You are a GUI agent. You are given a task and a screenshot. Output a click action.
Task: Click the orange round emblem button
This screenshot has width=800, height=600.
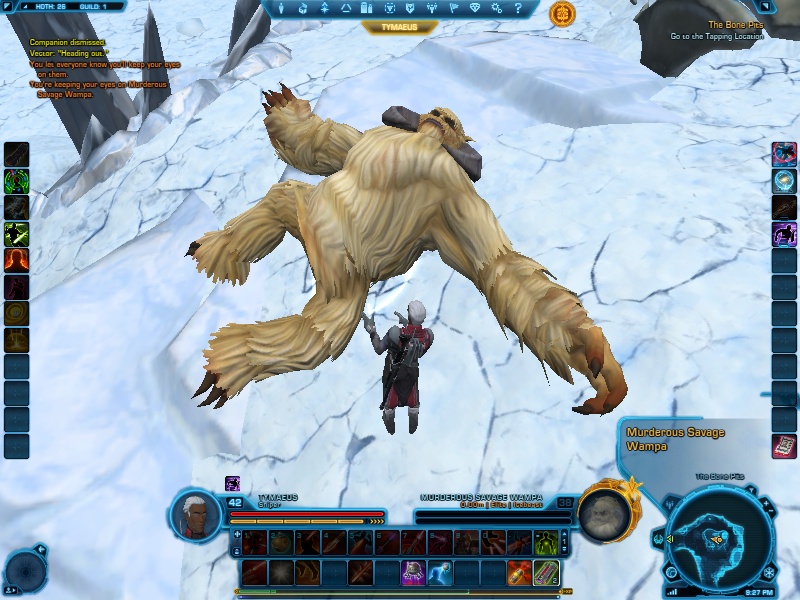[562, 13]
